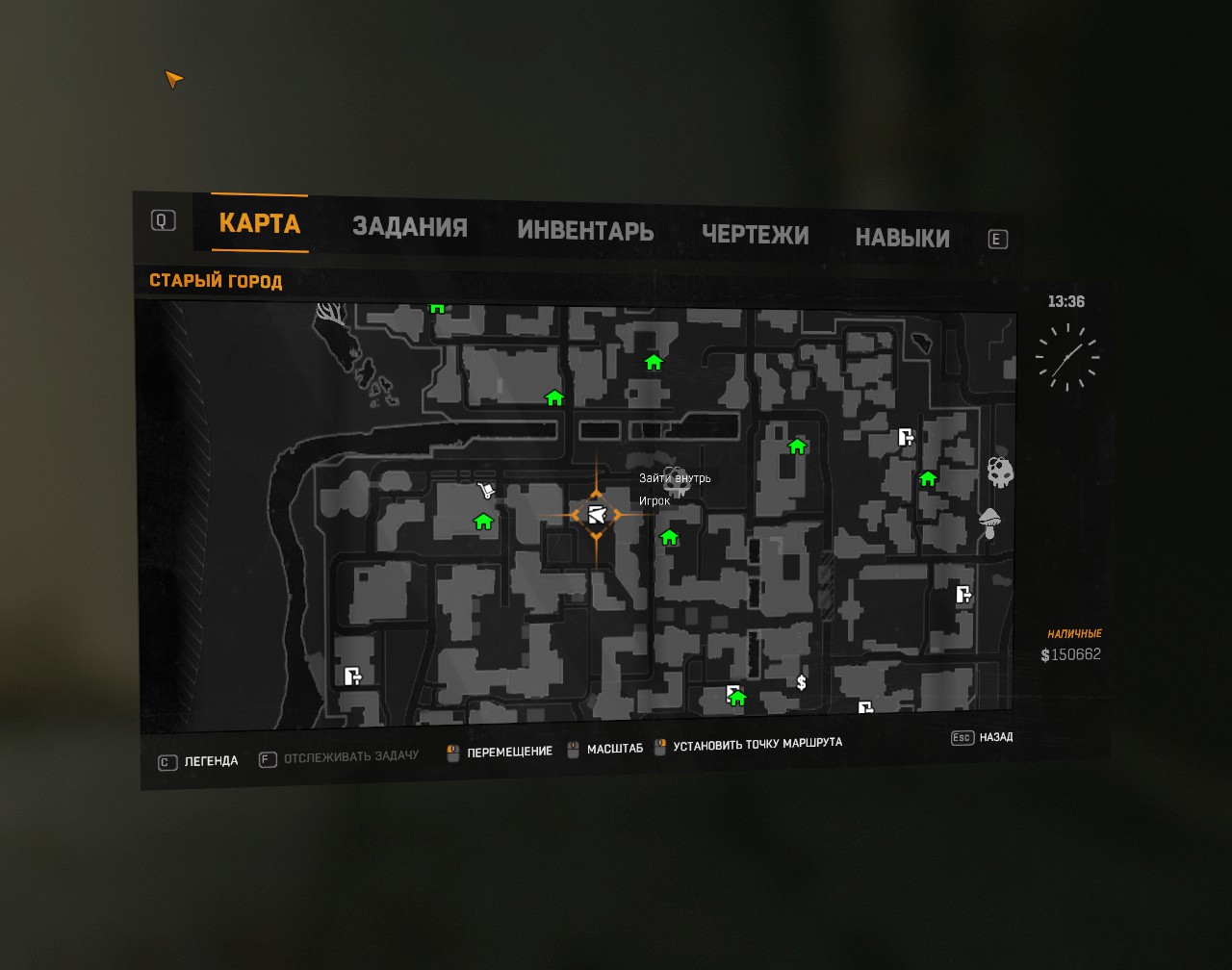Click the player arrow marker on map
The image size is (1232, 970).
pyautogui.click(x=596, y=515)
